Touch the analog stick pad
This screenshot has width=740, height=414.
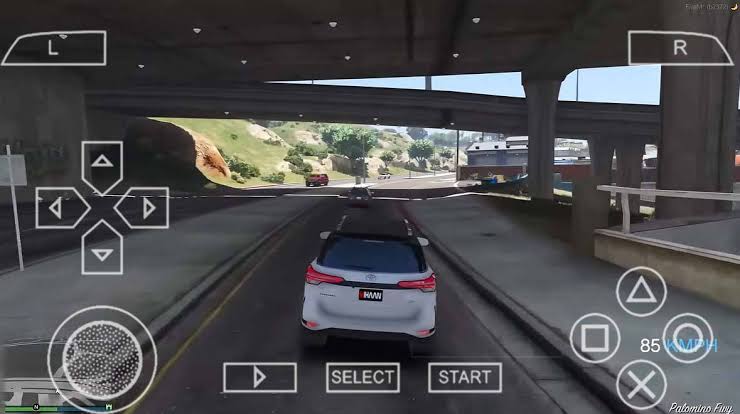tap(101, 355)
